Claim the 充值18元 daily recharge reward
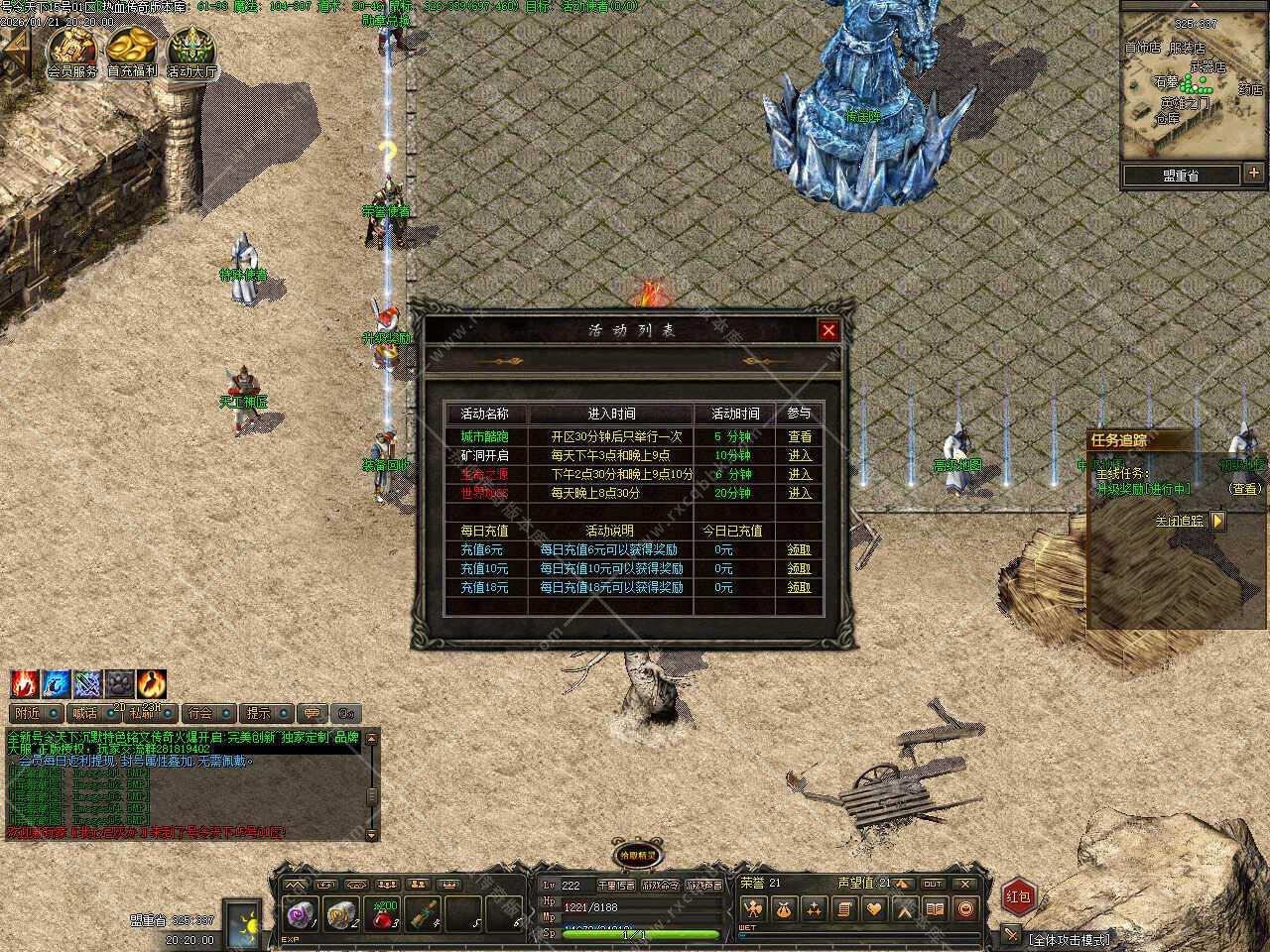1270x952 pixels. [x=799, y=587]
